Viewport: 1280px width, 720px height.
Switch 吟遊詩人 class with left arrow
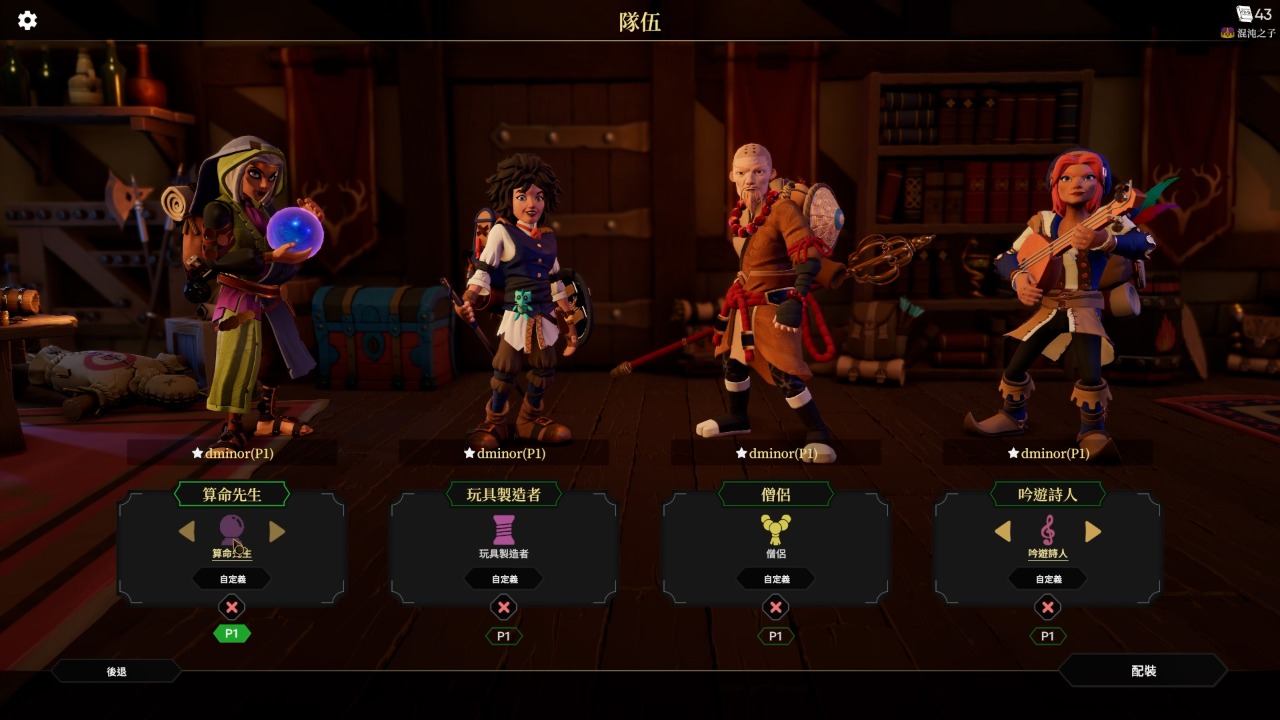pyautogui.click(x=1003, y=532)
